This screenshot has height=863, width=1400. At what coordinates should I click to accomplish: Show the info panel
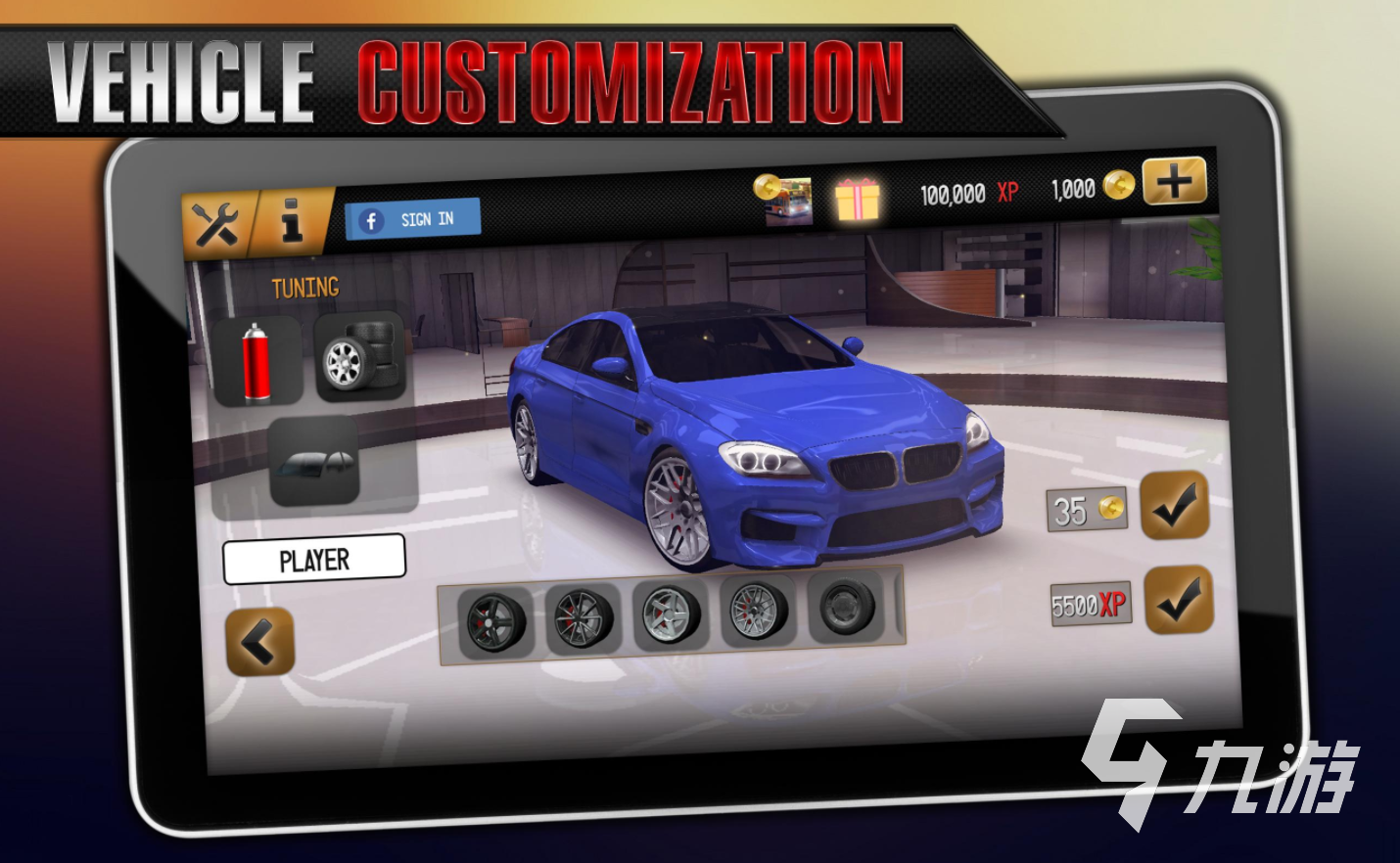pos(291,219)
